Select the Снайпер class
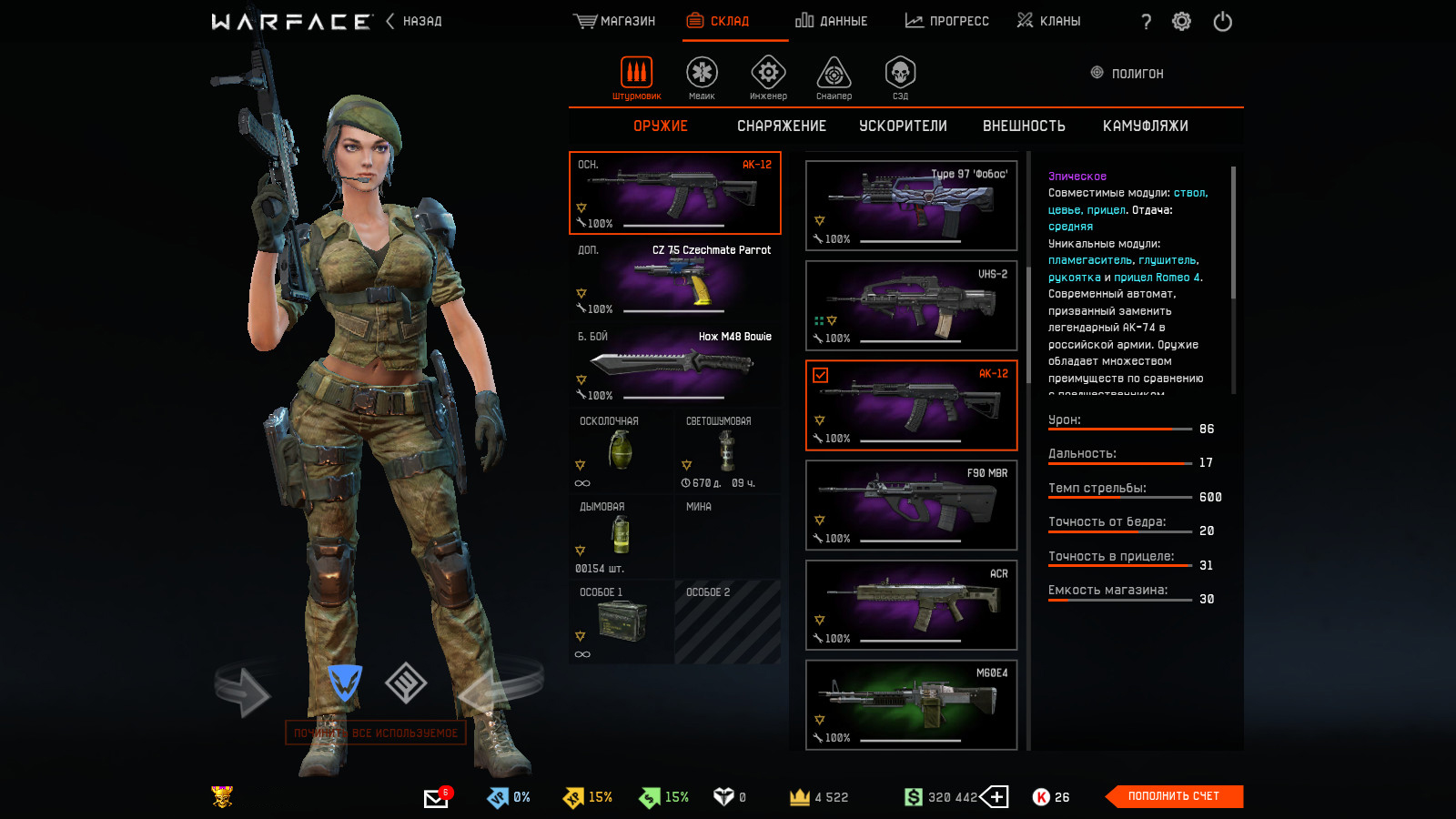 point(834,76)
